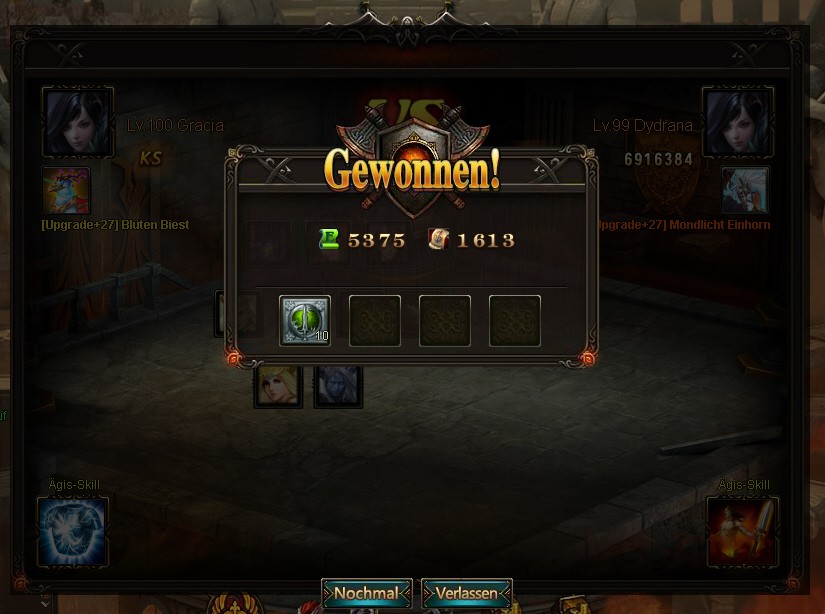This screenshot has height=614, width=825.
Task: Activate the blue Ägis-Skill icon
Action: [x=72, y=530]
